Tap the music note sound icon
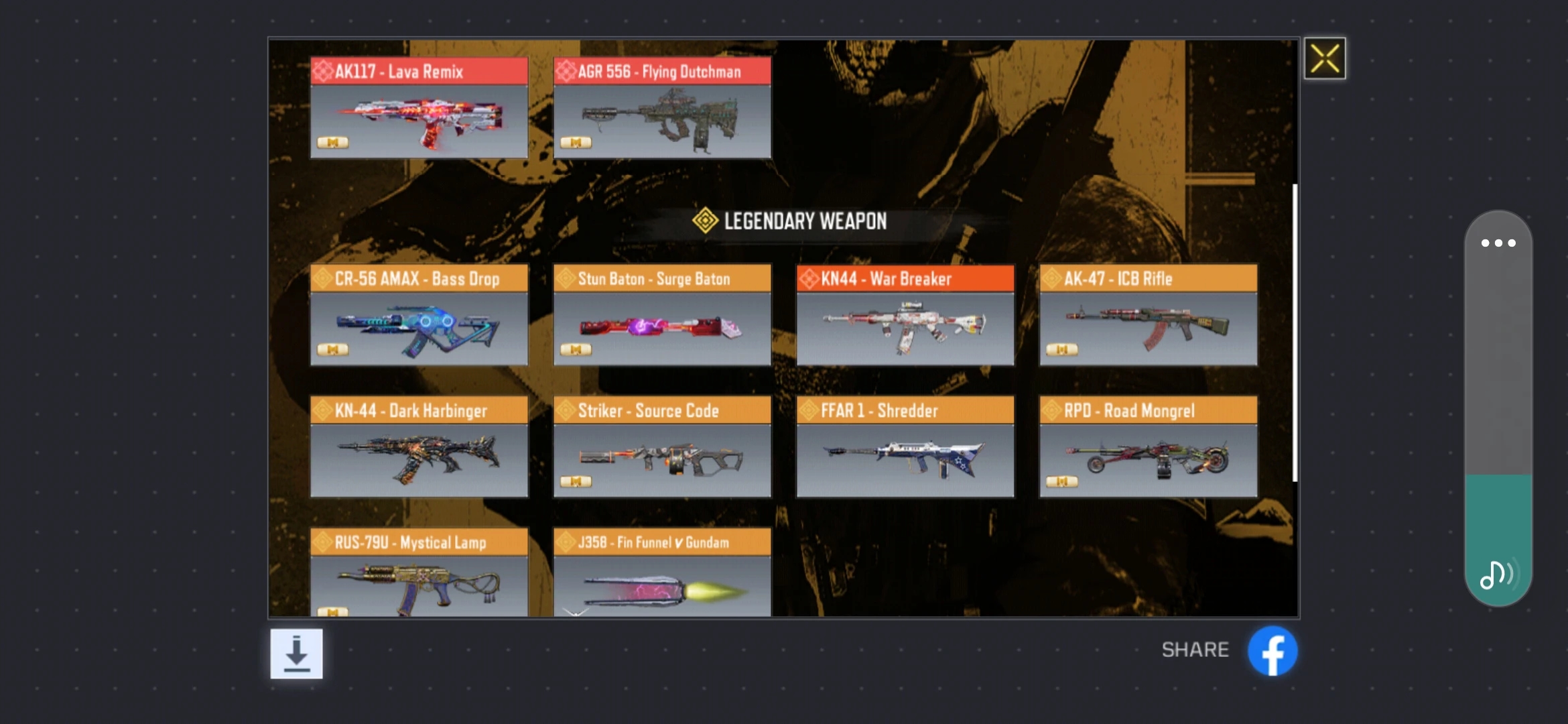Viewport: 1568px width, 724px height. [x=1496, y=575]
